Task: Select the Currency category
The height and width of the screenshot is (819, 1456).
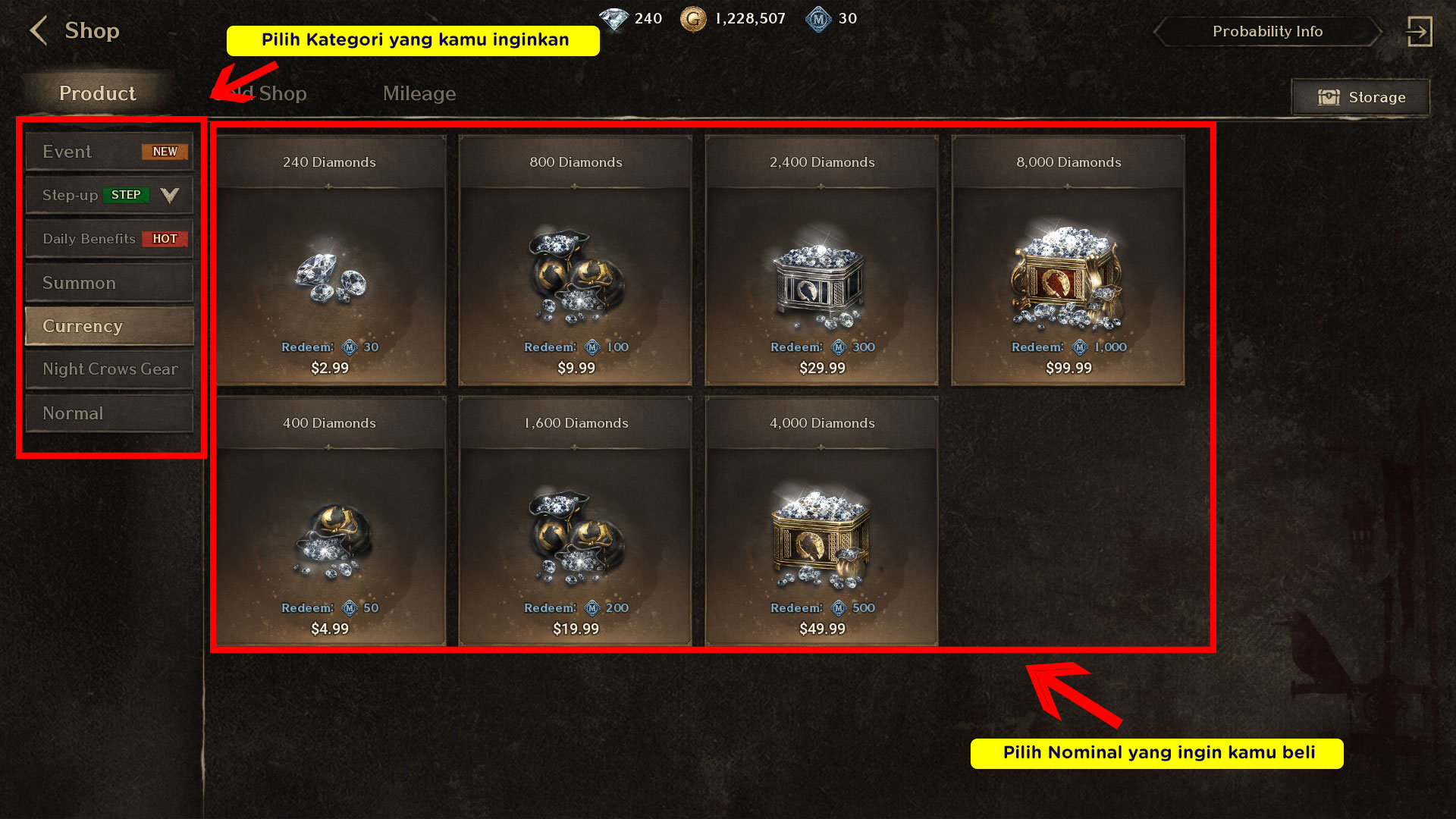Action: pyautogui.click(x=109, y=326)
